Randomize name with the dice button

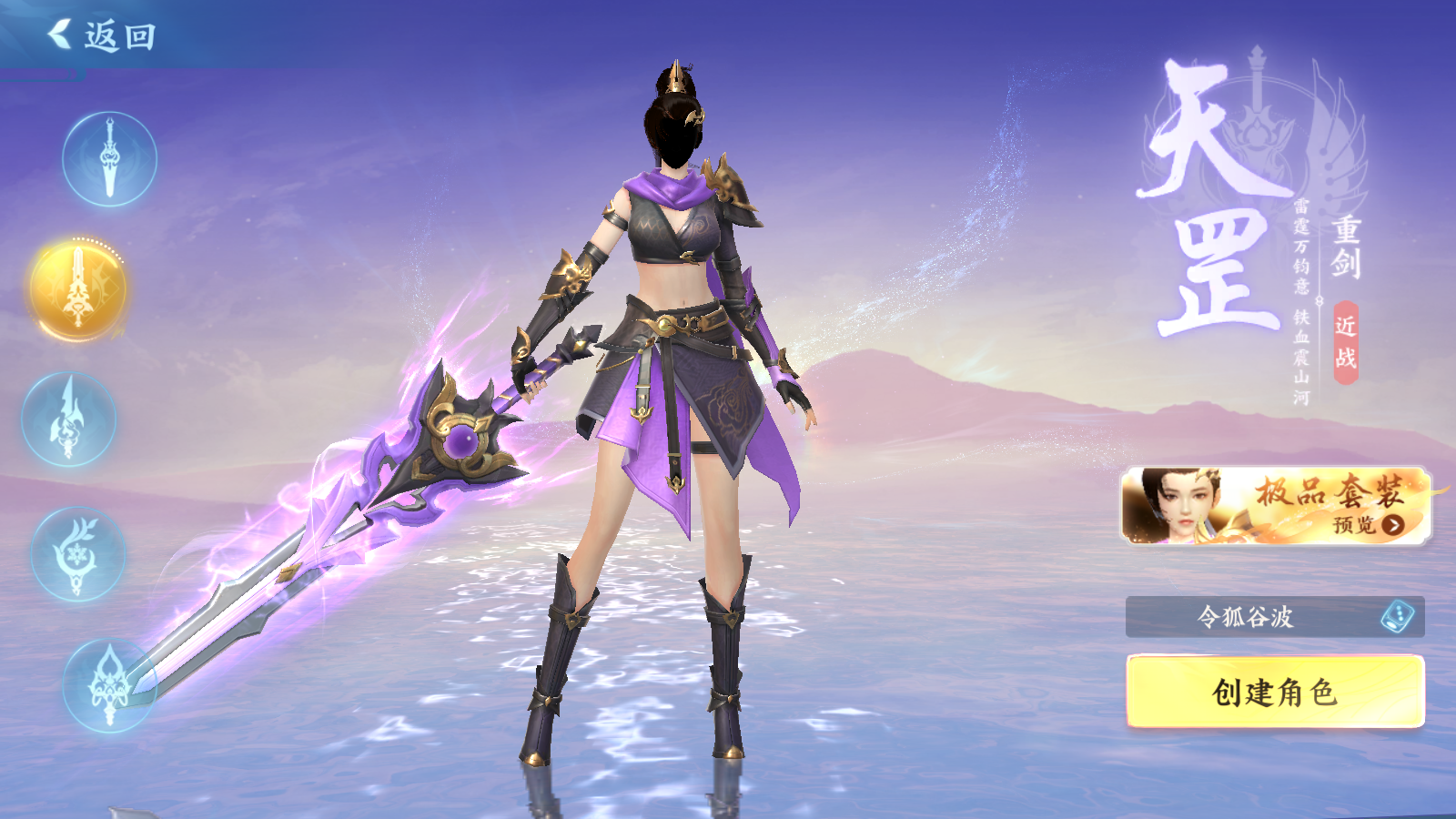pyautogui.click(x=1397, y=617)
